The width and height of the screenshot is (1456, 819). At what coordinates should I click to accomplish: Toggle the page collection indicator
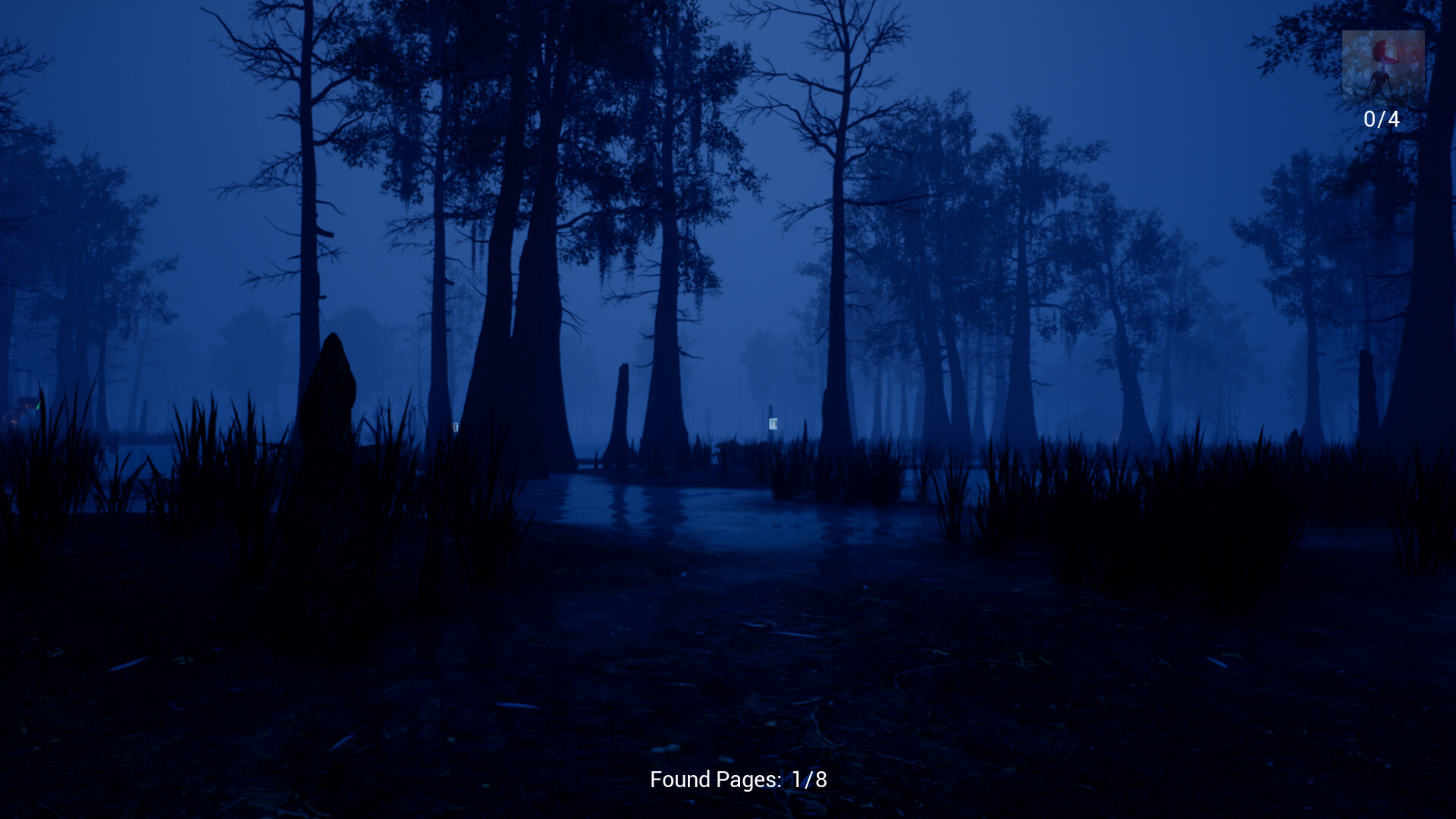pos(739,778)
